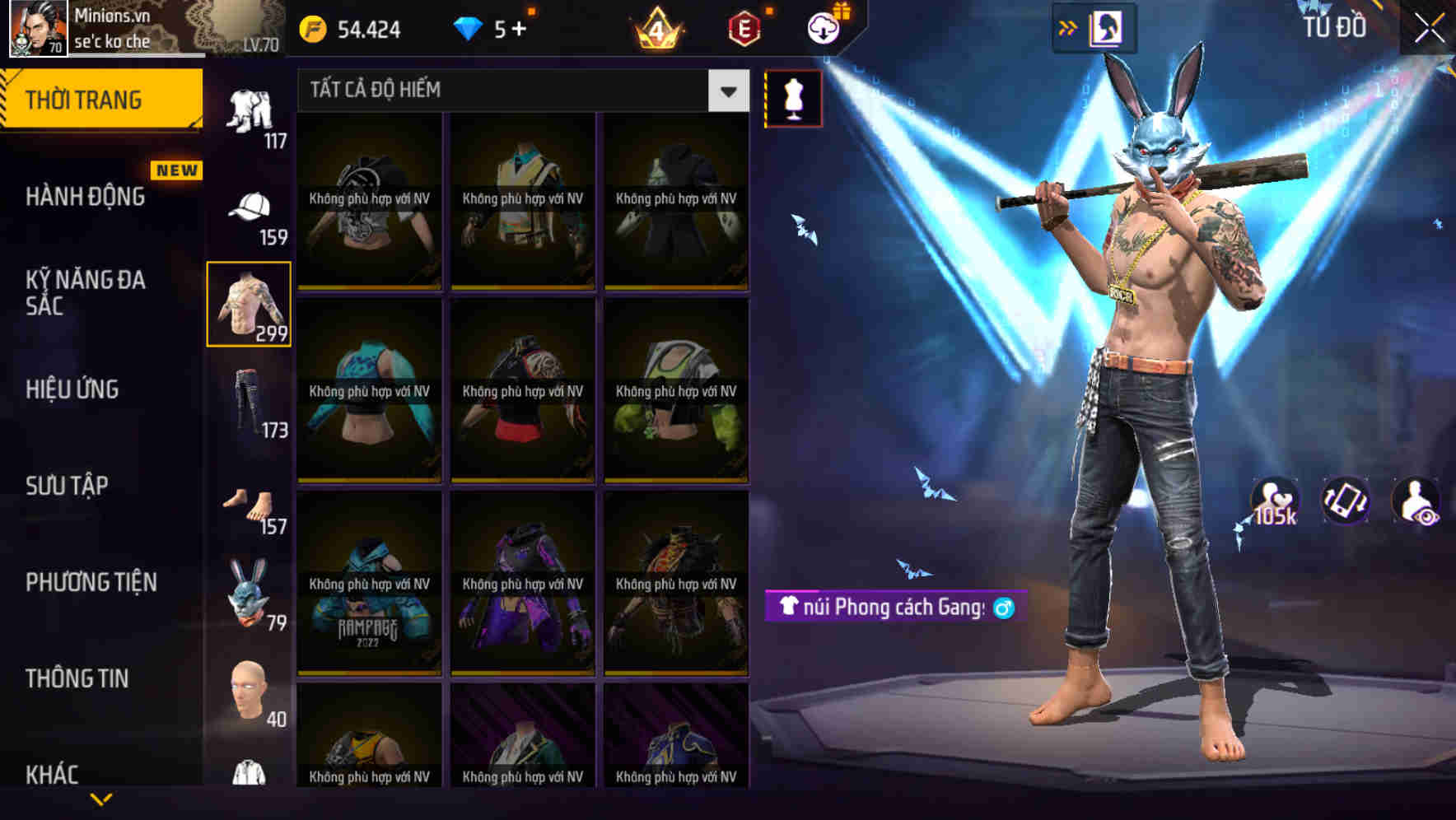
Task: Click the character card icon in the top bar
Action: (1108, 26)
